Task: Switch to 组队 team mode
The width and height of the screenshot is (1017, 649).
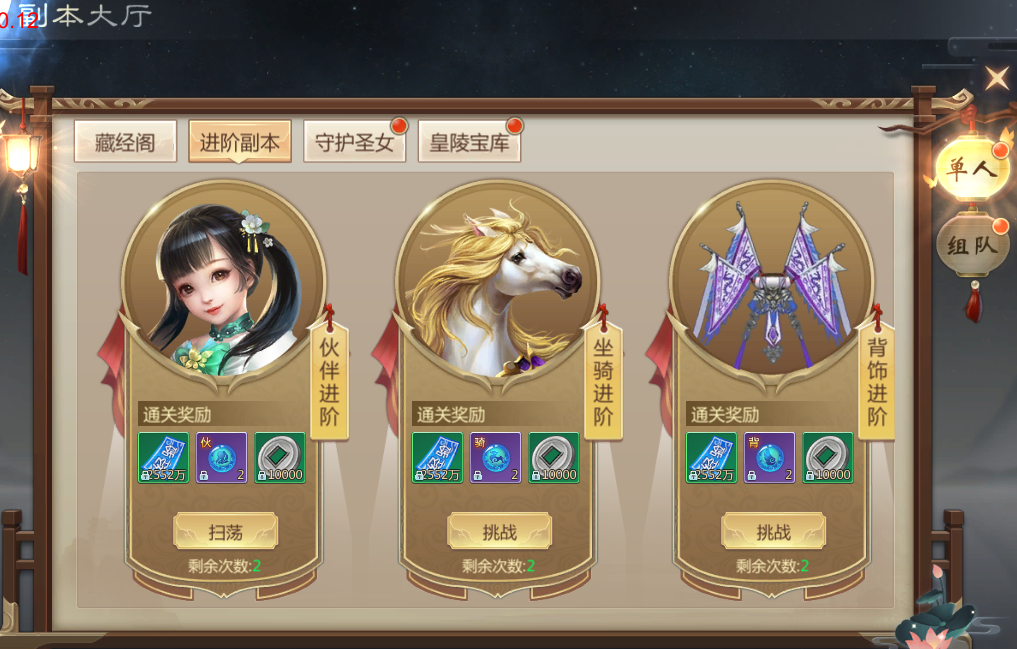Action: coord(972,245)
